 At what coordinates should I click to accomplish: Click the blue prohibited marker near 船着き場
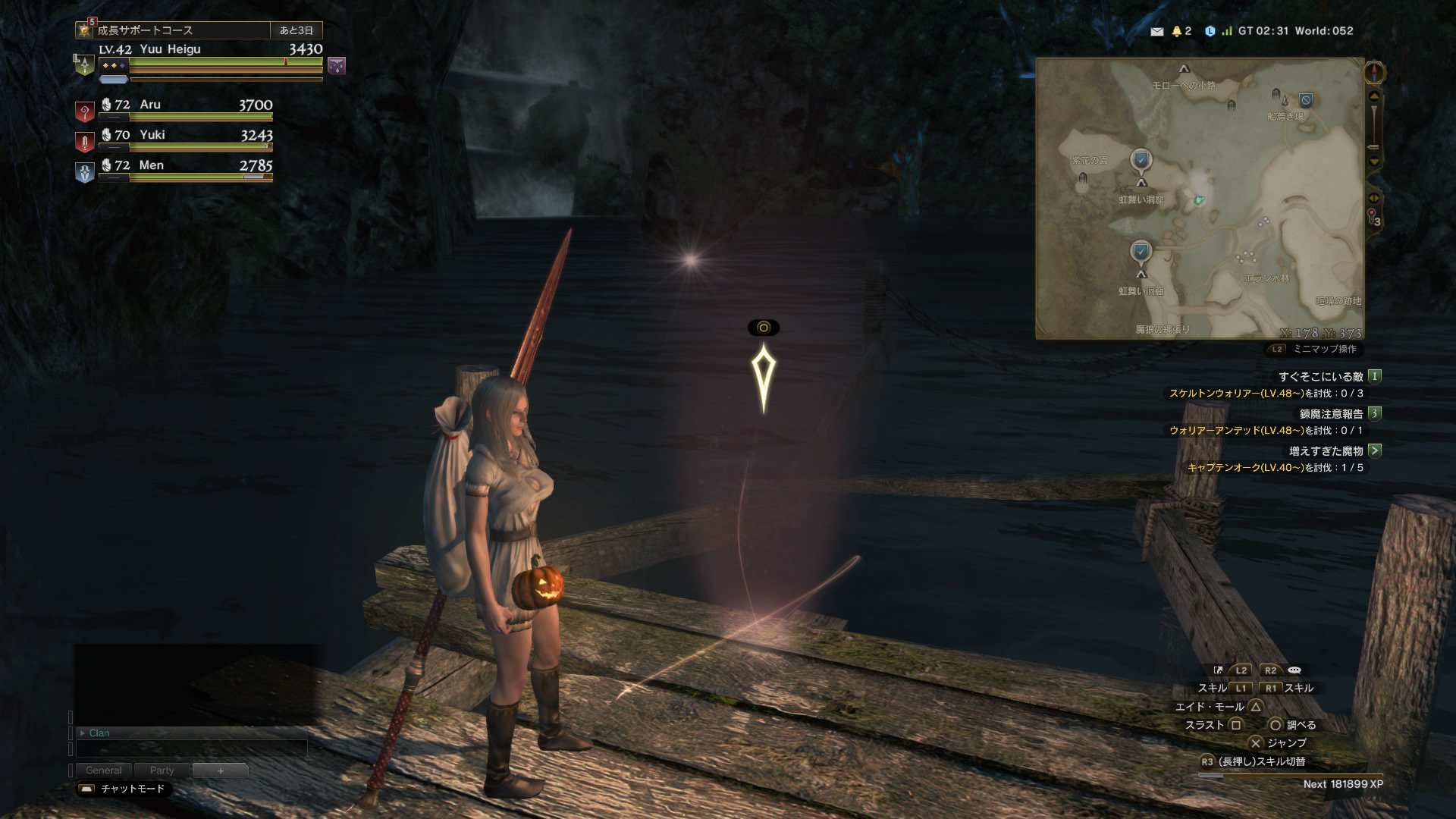[x=1305, y=100]
